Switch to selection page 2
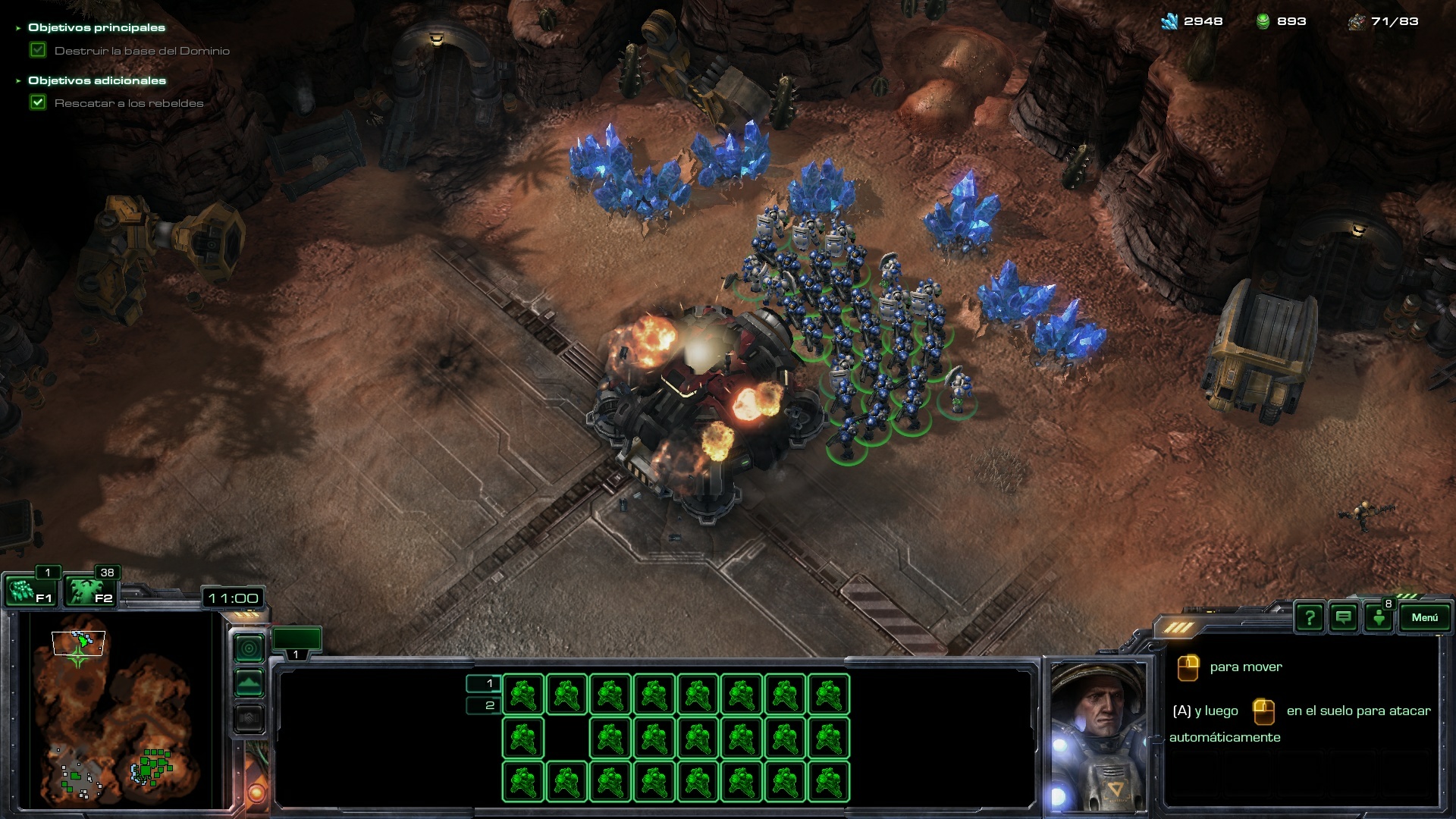Image resolution: width=1456 pixels, height=819 pixels. [x=484, y=705]
